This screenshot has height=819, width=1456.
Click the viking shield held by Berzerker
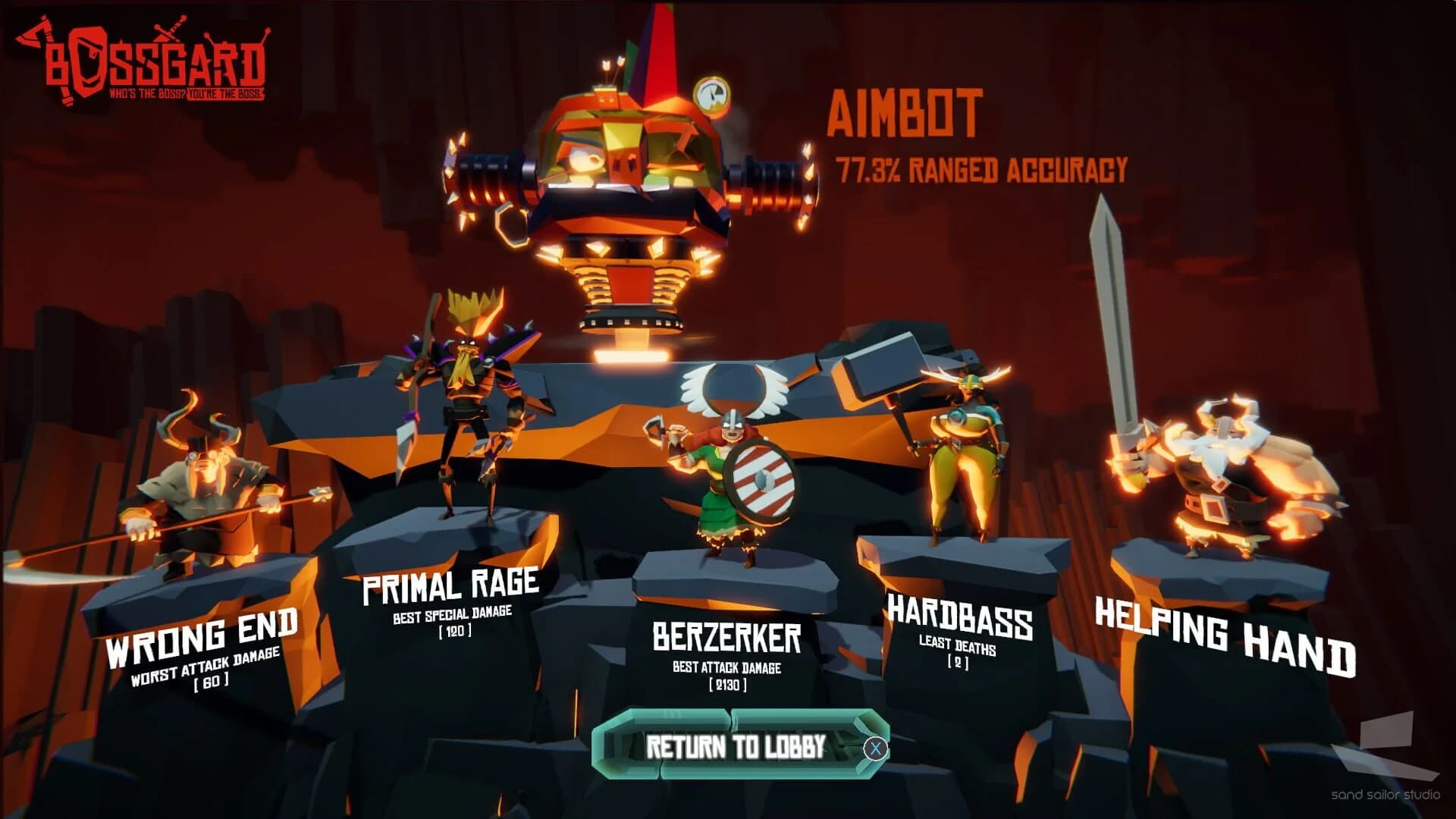pyautogui.click(x=761, y=481)
